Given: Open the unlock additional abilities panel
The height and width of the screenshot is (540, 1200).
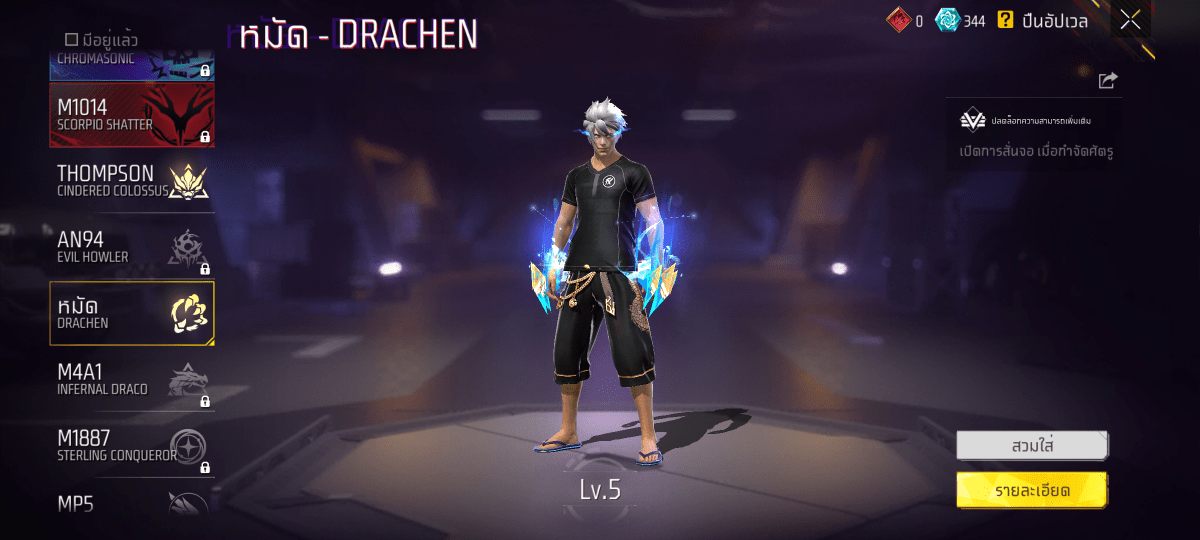Looking at the screenshot, I should click(x=1033, y=134).
